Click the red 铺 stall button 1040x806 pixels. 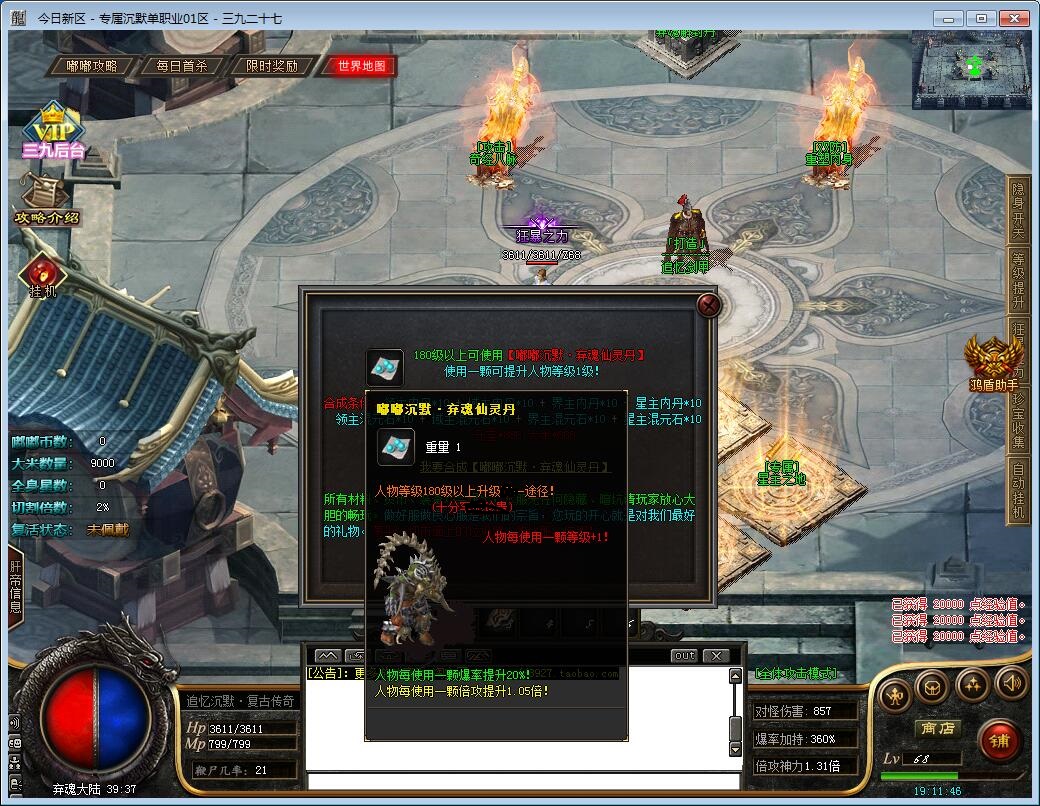[x=999, y=740]
